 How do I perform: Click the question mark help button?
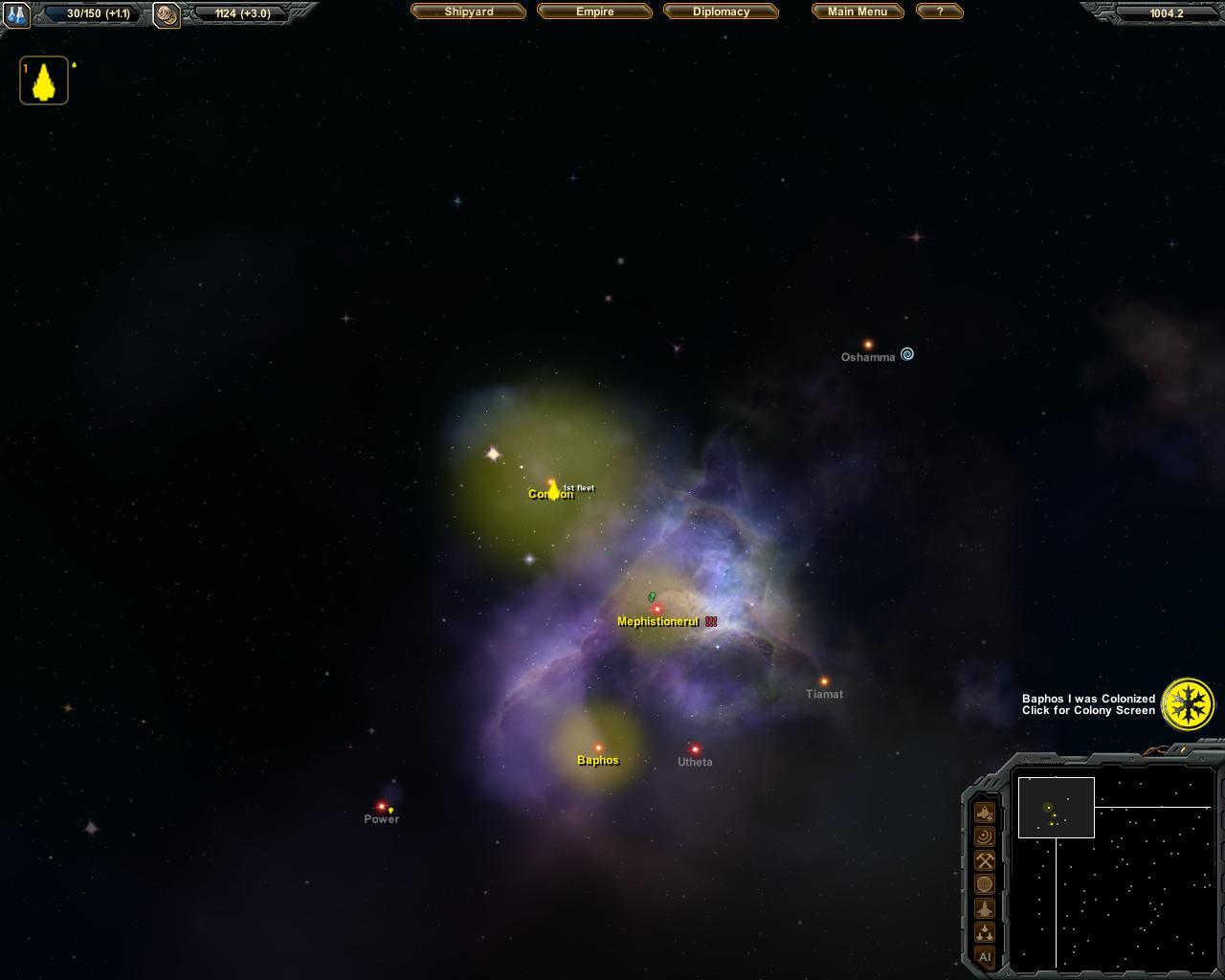pyautogui.click(x=939, y=11)
